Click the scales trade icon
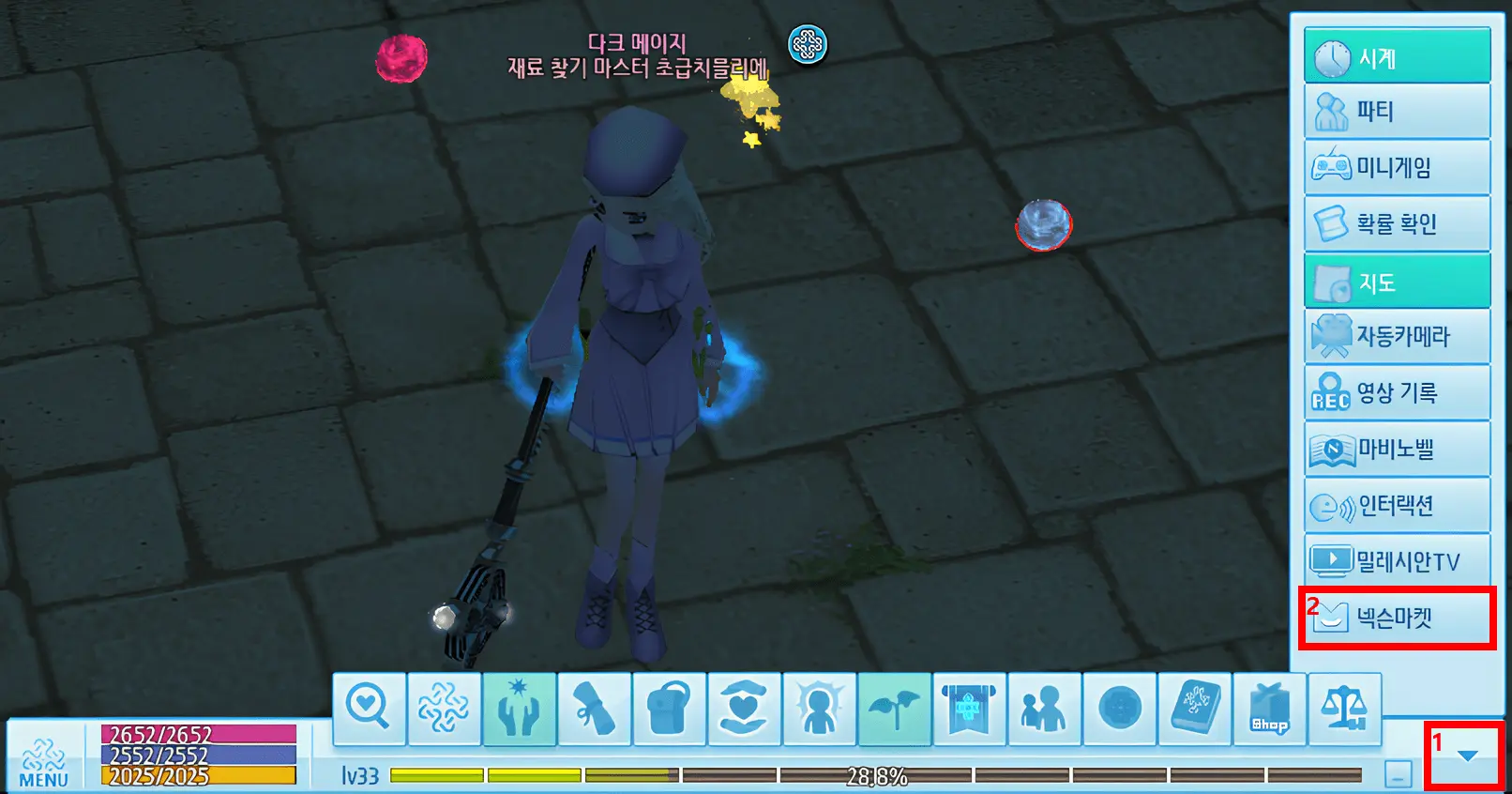Image resolution: width=1512 pixels, height=794 pixels. 1345,709
